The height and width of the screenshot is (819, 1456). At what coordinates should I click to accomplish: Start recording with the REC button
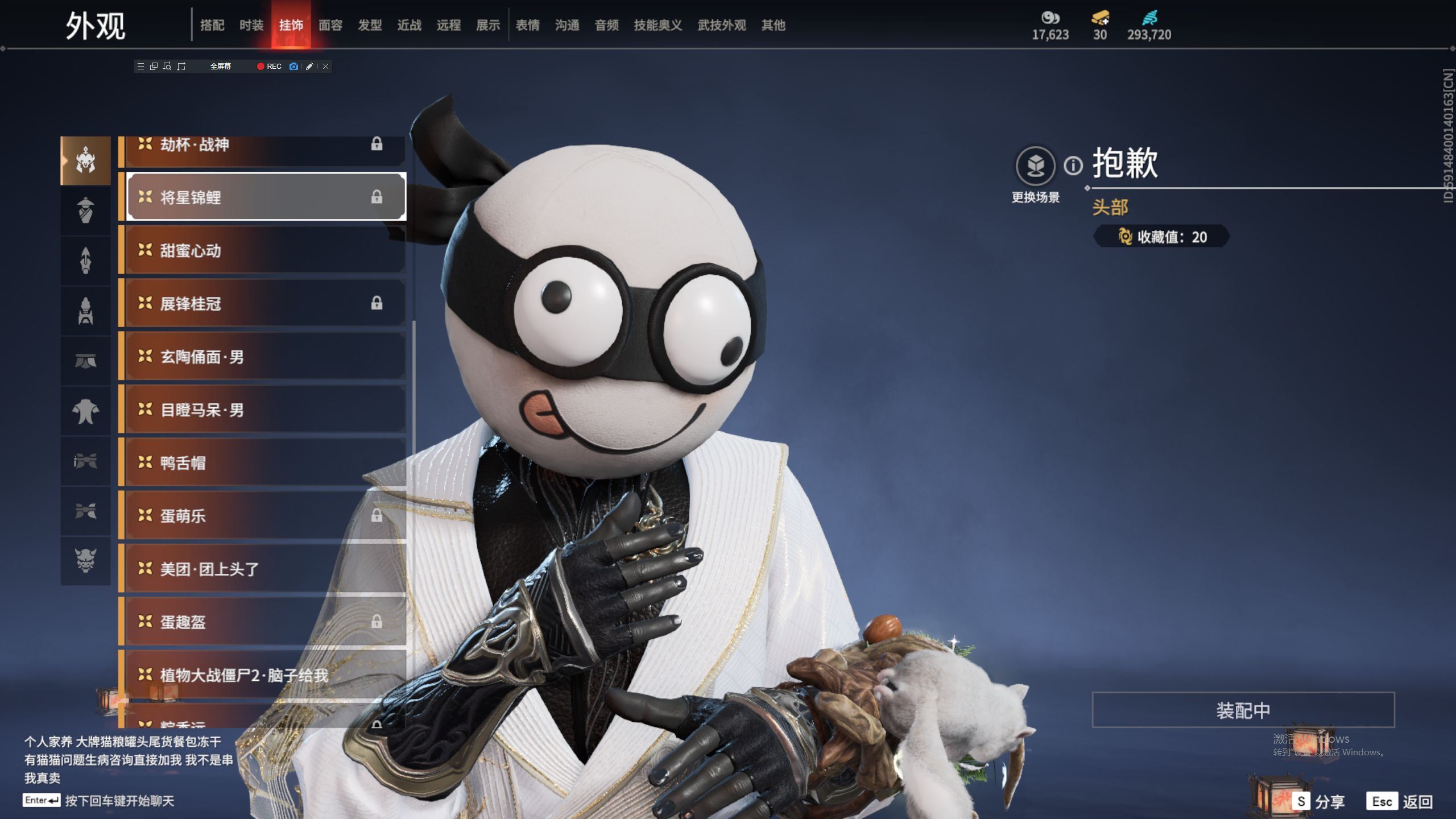click(x=269, y=67)
